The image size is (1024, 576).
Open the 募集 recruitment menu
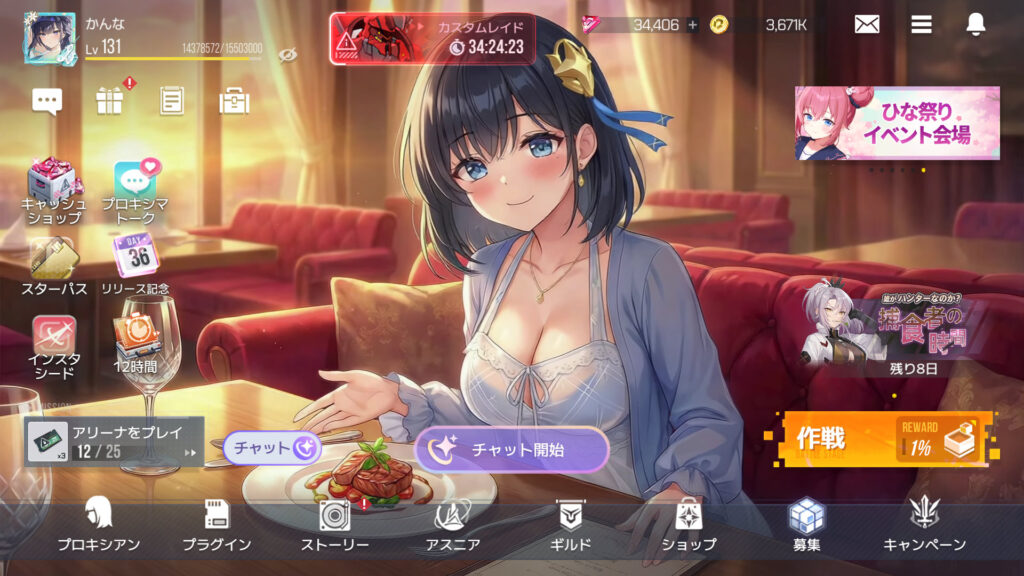coord(806,524)
